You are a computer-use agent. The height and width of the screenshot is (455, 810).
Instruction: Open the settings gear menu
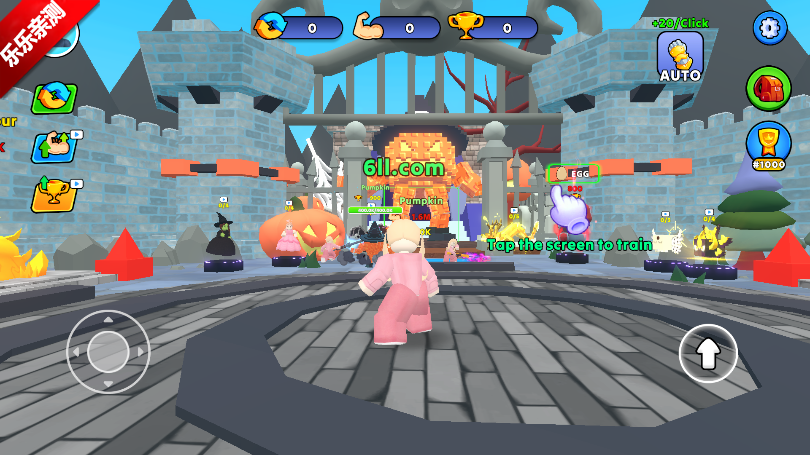click(769, 27)
